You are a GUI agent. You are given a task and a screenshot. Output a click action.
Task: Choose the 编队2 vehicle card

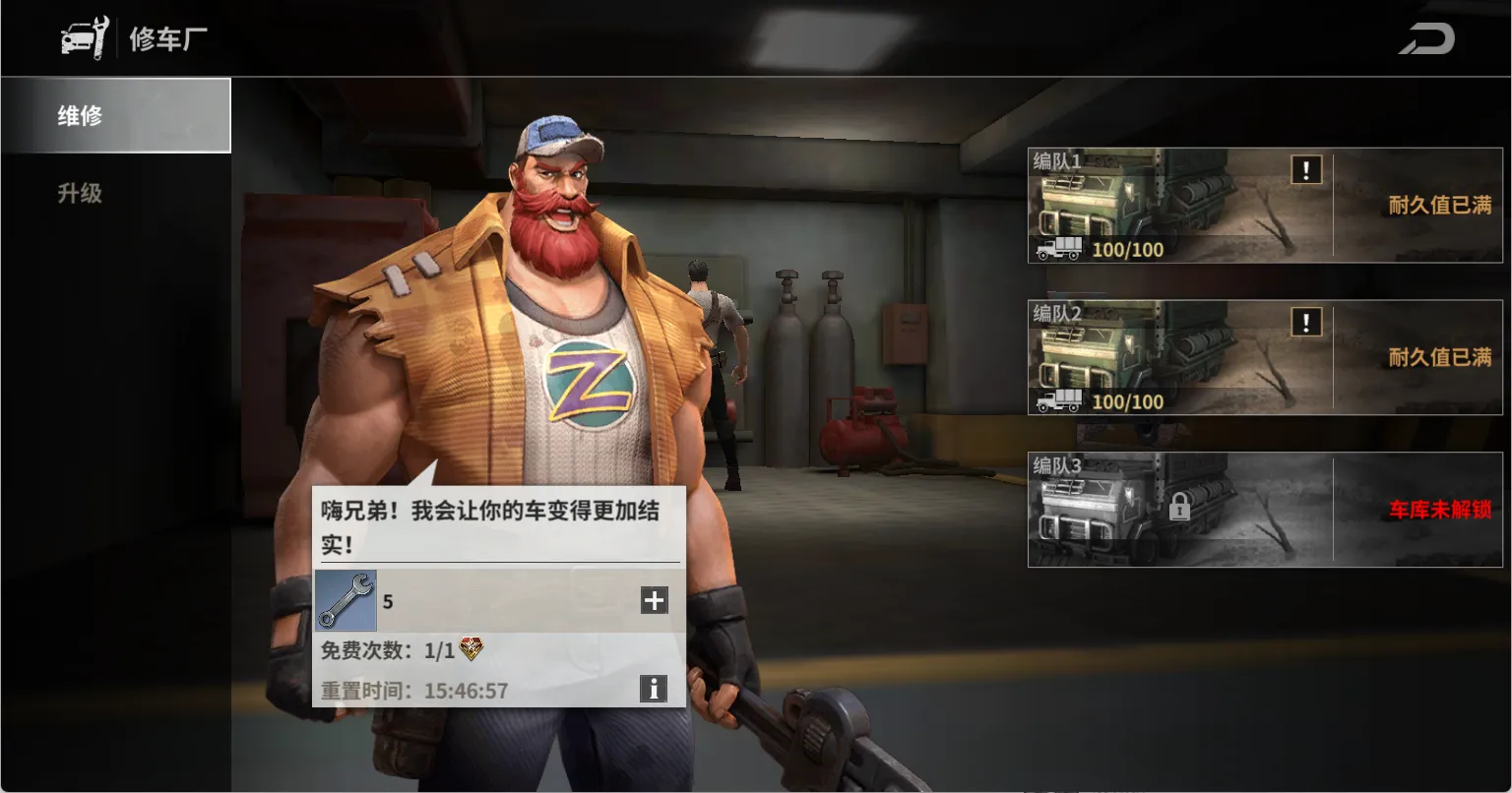click(x=1265, y=358)
